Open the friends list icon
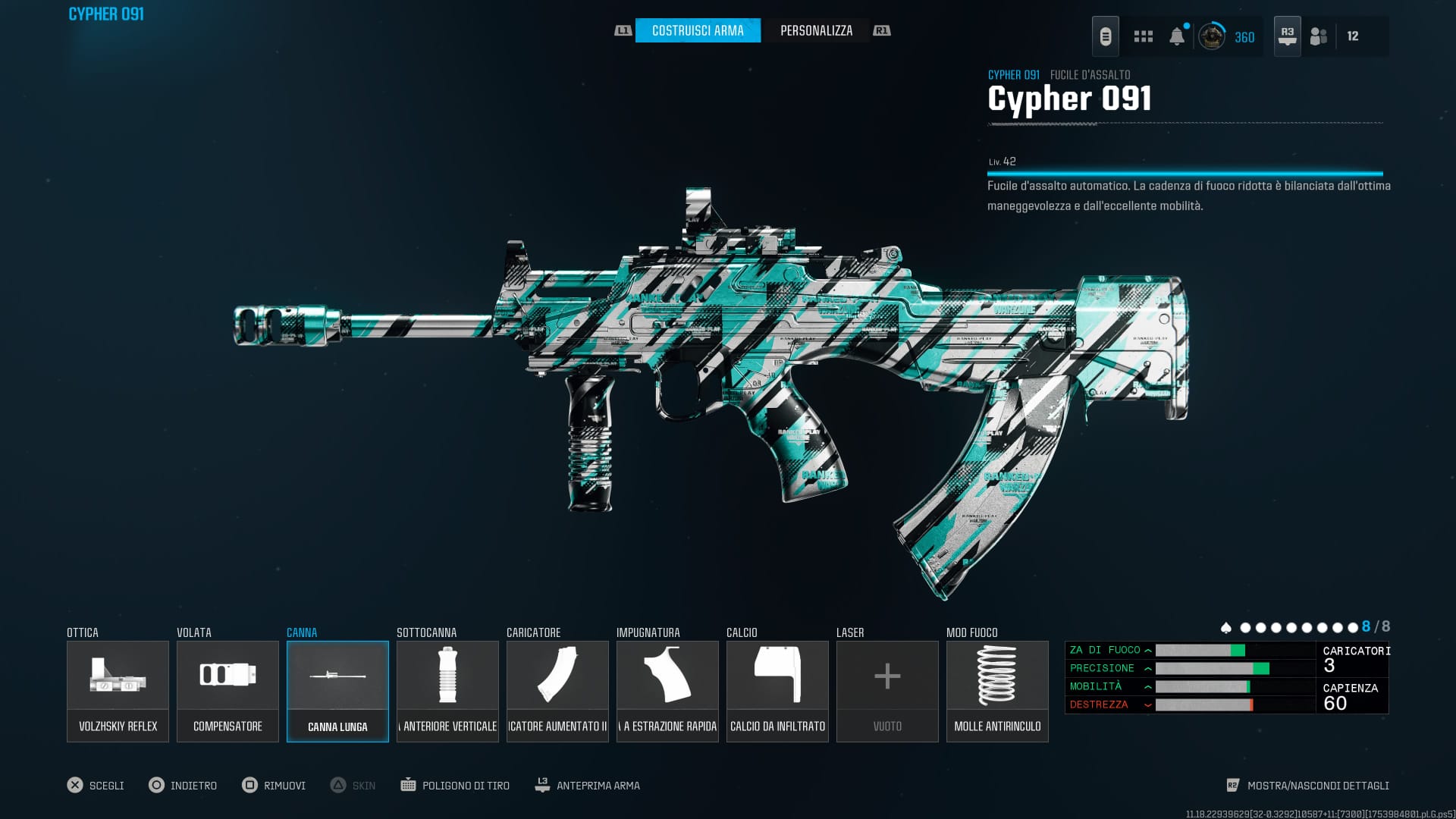This screenshot has width=1456, height=819. click(x=1319, y=36)
